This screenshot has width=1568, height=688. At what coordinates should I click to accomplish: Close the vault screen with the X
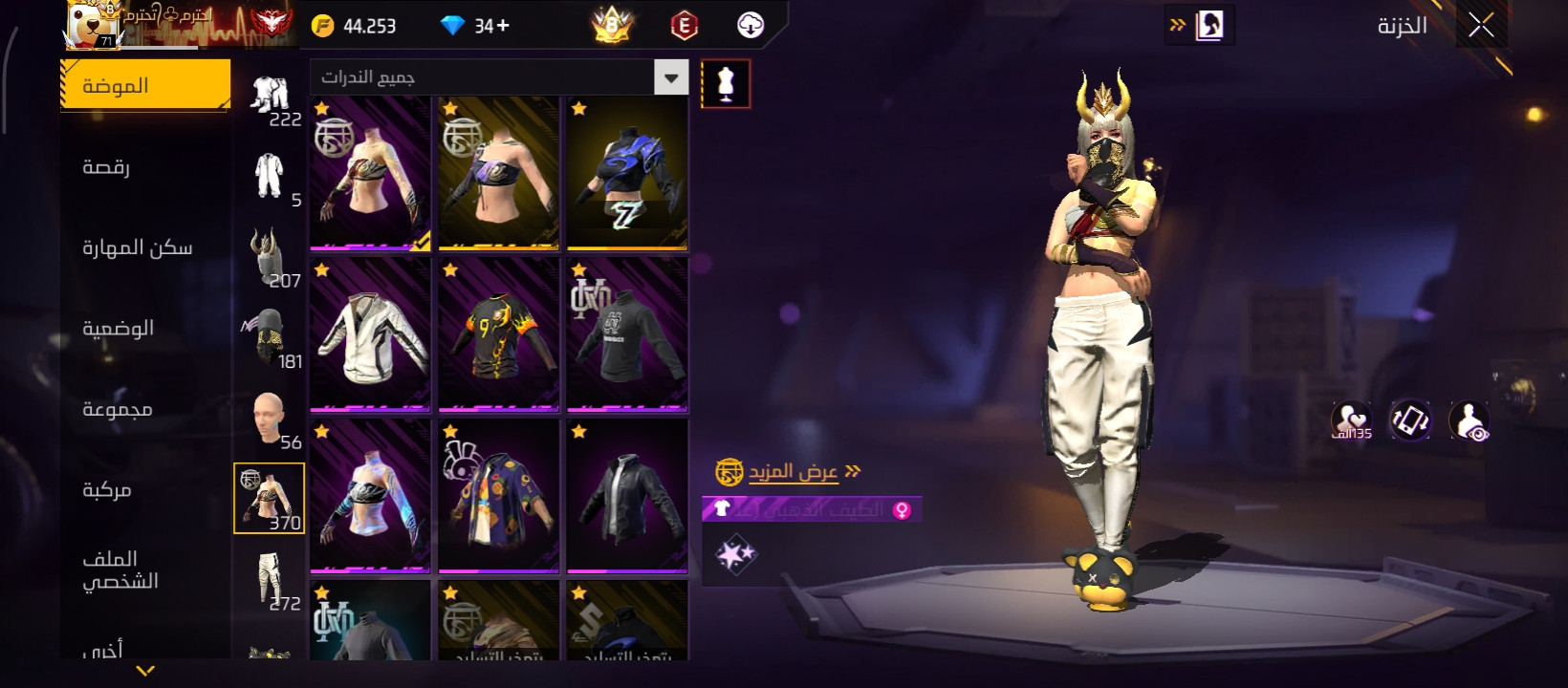[1481, 26]
